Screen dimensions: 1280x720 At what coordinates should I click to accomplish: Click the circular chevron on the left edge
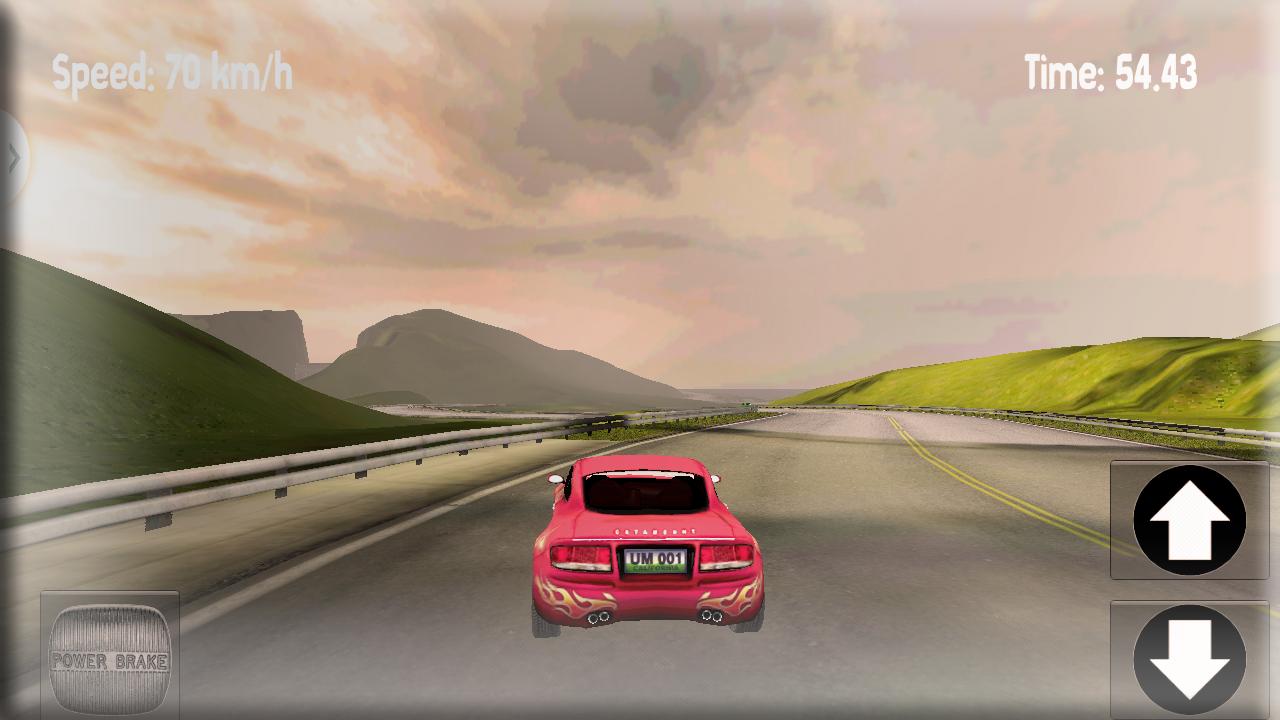click(x=12, y=155)
